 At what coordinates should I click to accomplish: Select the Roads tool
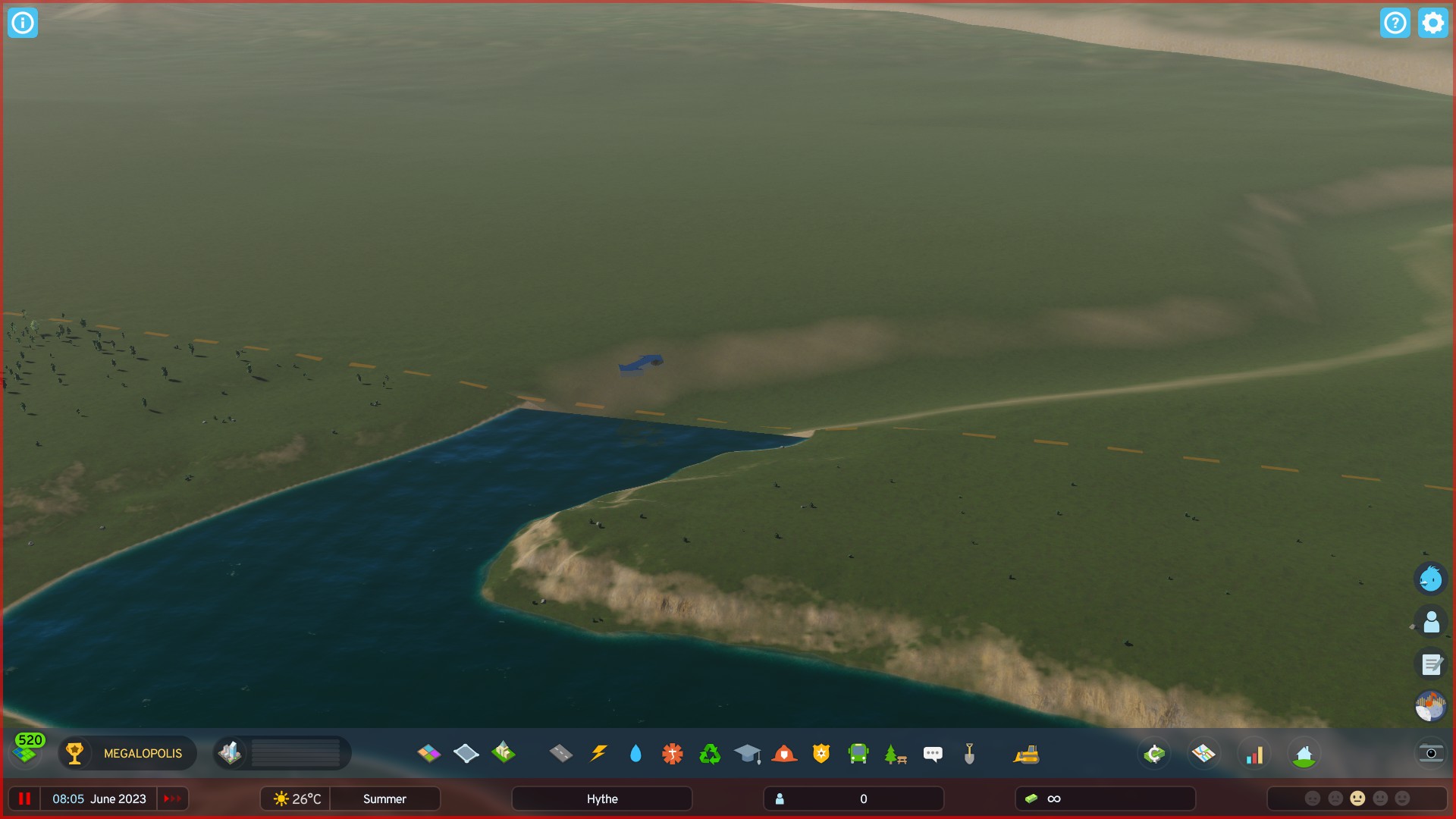coord(561,753)
